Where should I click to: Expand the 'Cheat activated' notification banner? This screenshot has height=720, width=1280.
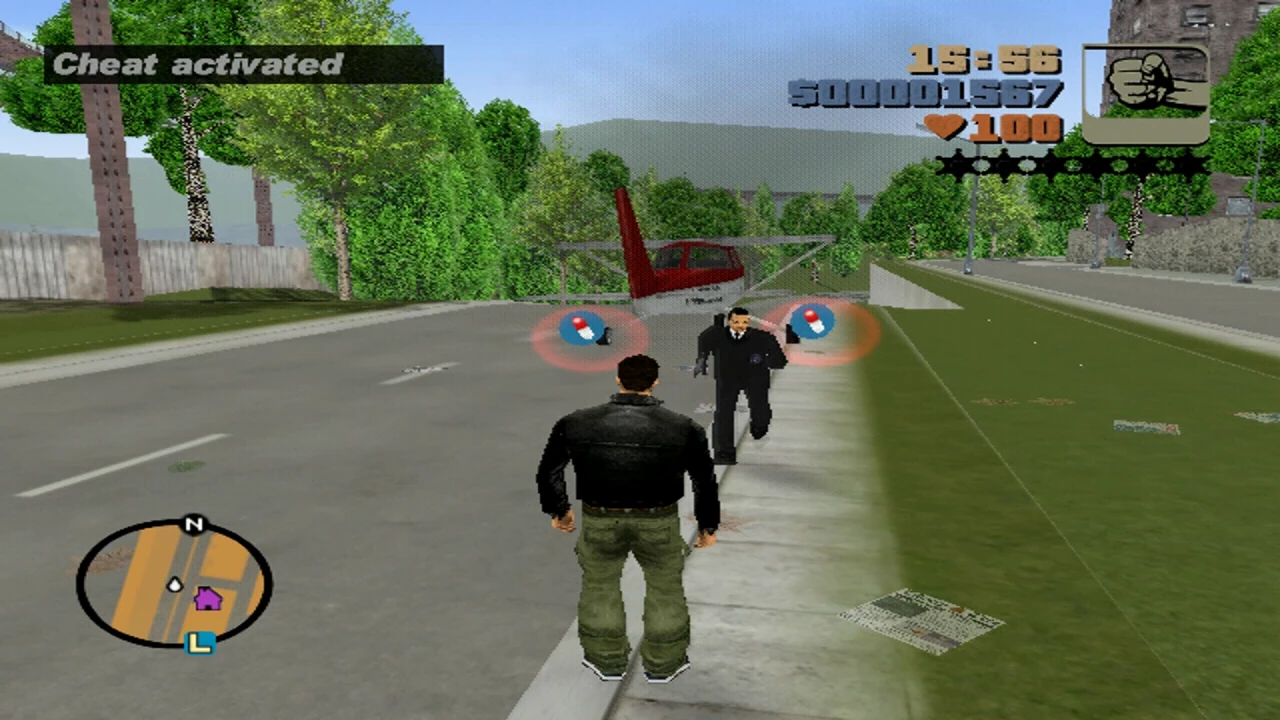tap(245, 64)
